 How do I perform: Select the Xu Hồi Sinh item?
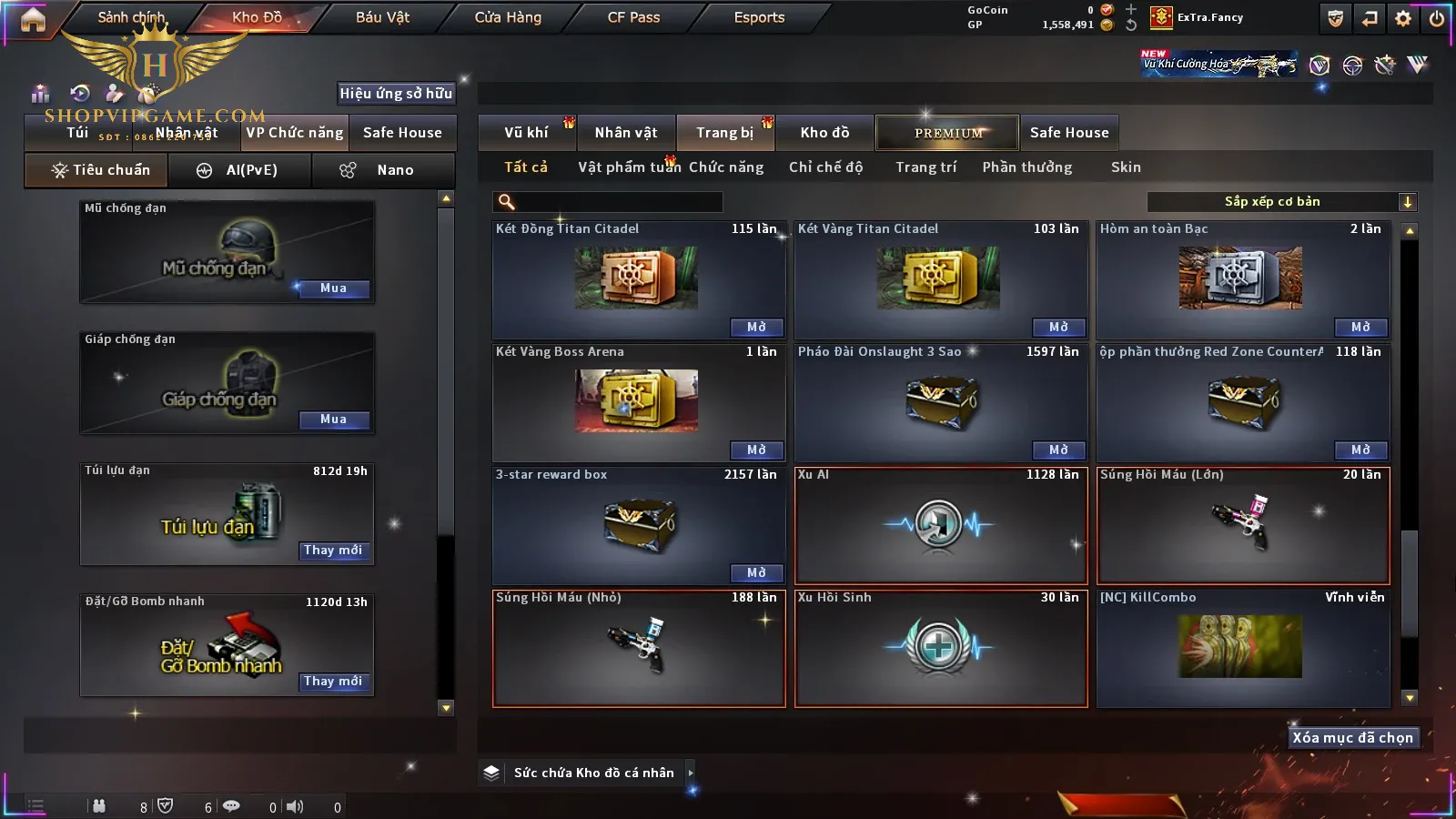pos(941,648)
